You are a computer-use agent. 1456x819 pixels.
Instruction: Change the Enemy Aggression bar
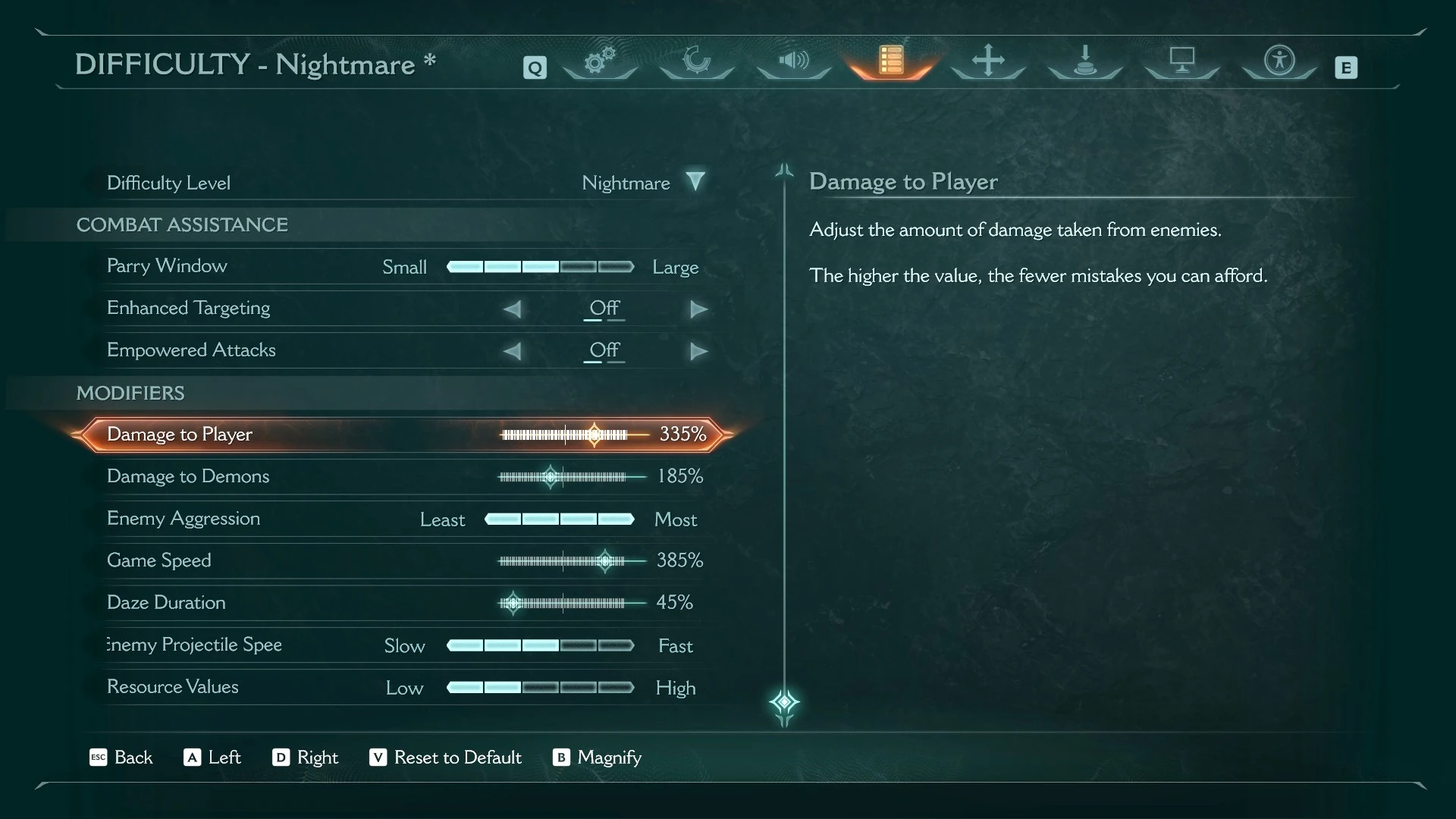click(x=559, y=519)
